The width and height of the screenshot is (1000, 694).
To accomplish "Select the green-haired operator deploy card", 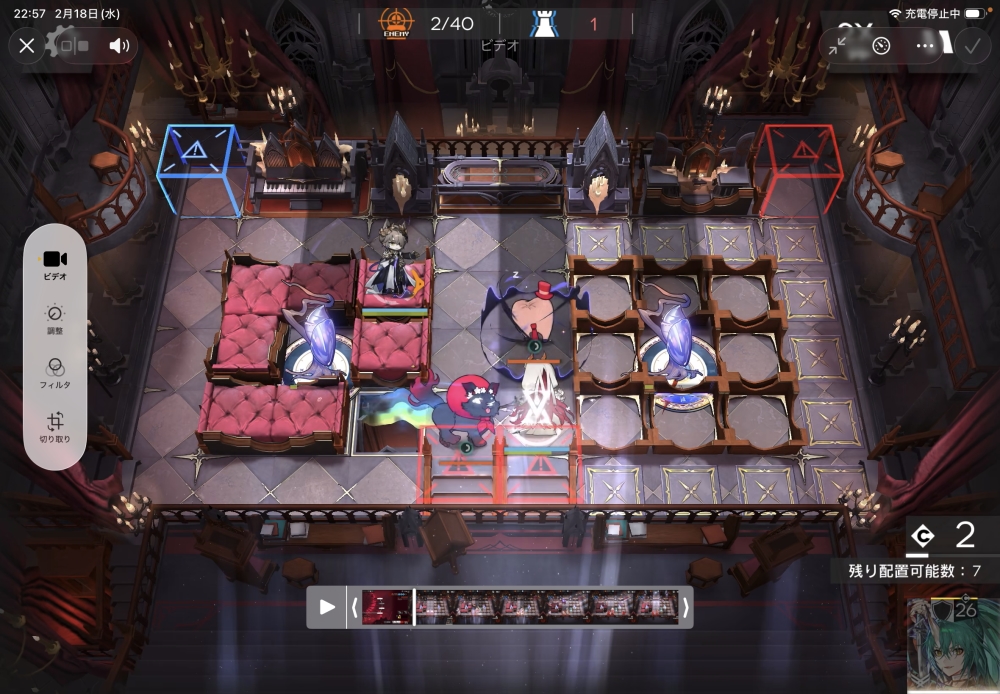I will [953, 646].
